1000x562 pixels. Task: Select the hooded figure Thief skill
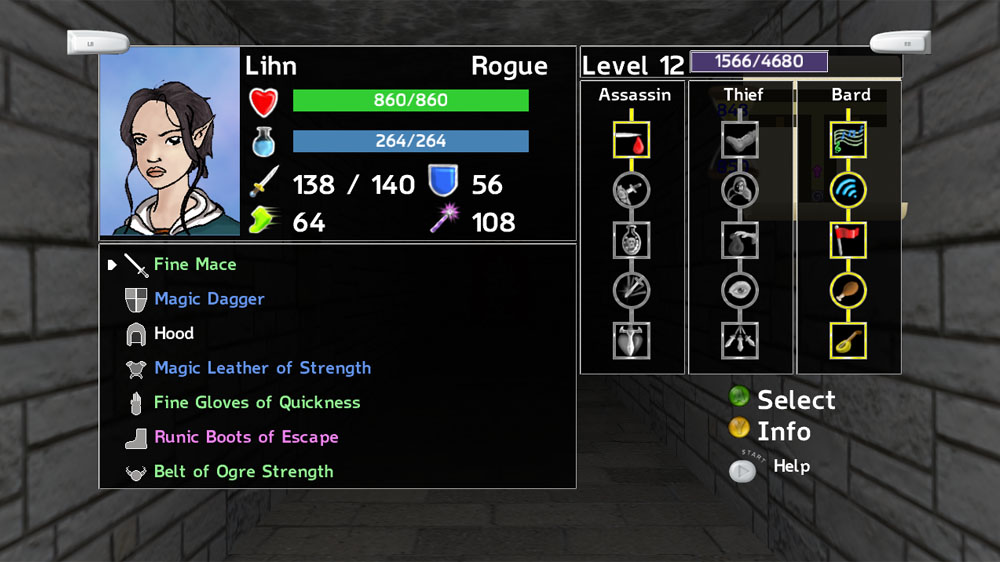(740, 189)
